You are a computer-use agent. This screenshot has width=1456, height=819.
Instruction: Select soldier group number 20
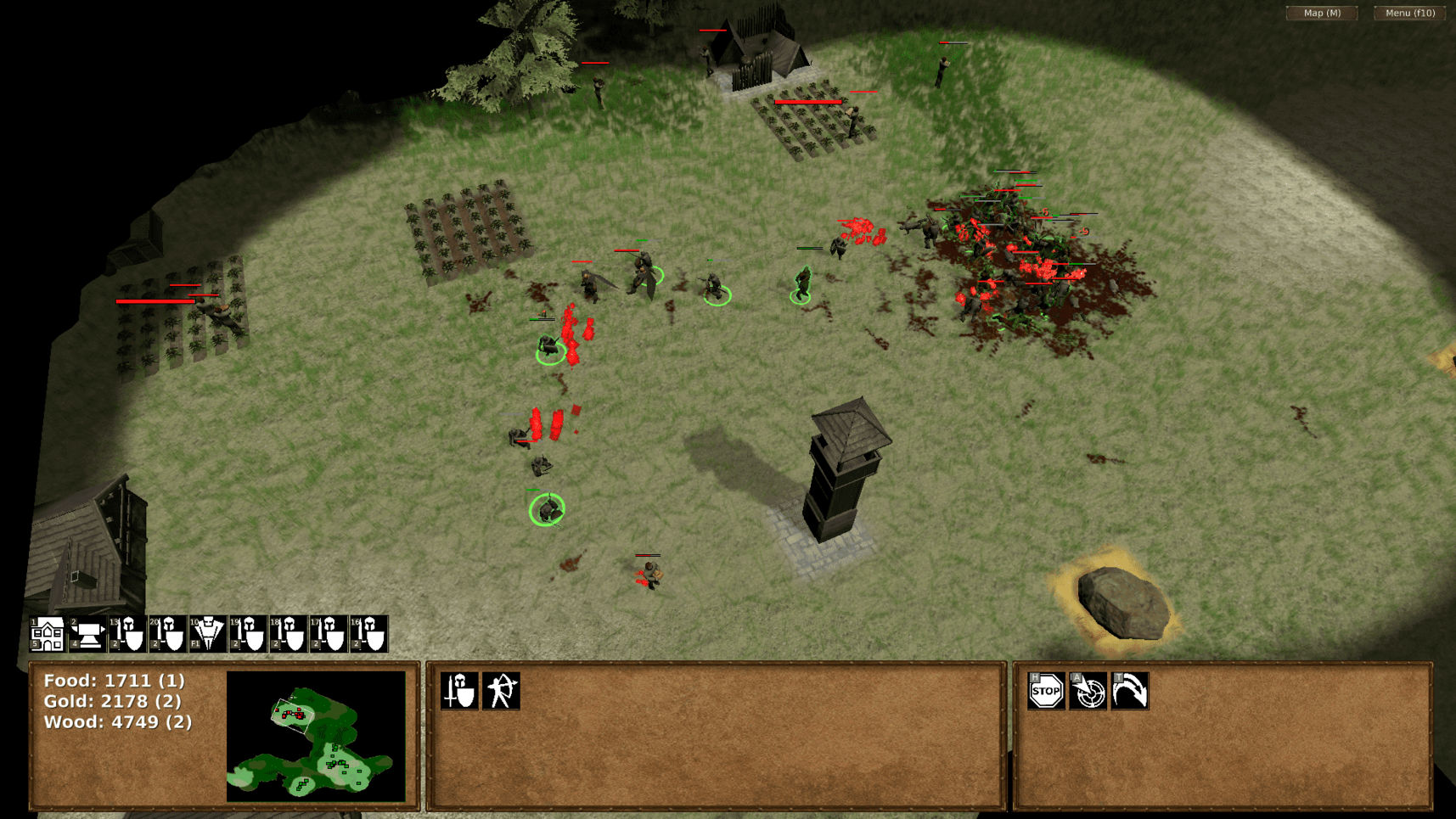[167, 634]
